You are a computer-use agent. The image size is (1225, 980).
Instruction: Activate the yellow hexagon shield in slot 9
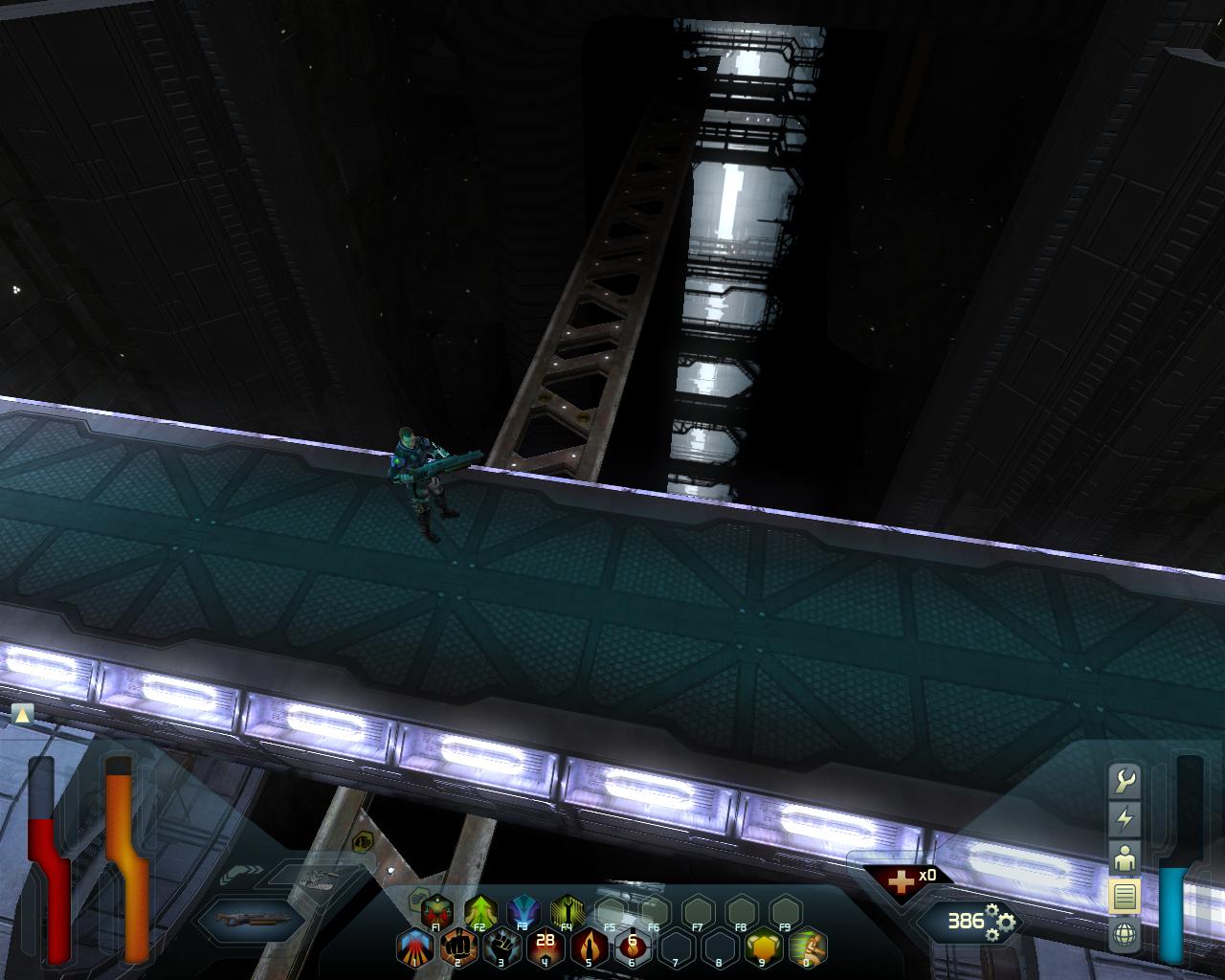[764, 947]
